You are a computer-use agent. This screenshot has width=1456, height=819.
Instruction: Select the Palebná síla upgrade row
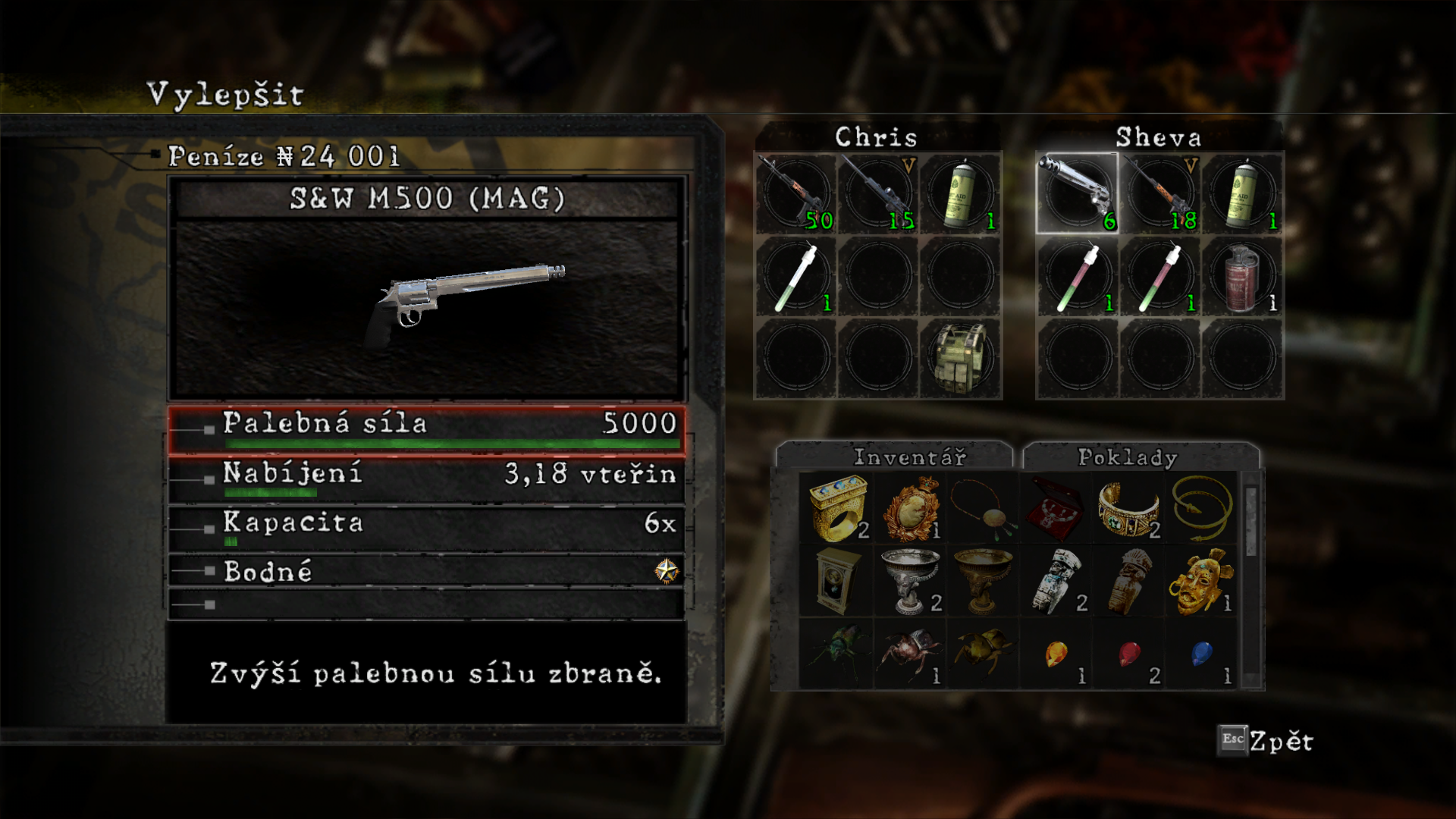pyautogui.click(x=426, y=431)
